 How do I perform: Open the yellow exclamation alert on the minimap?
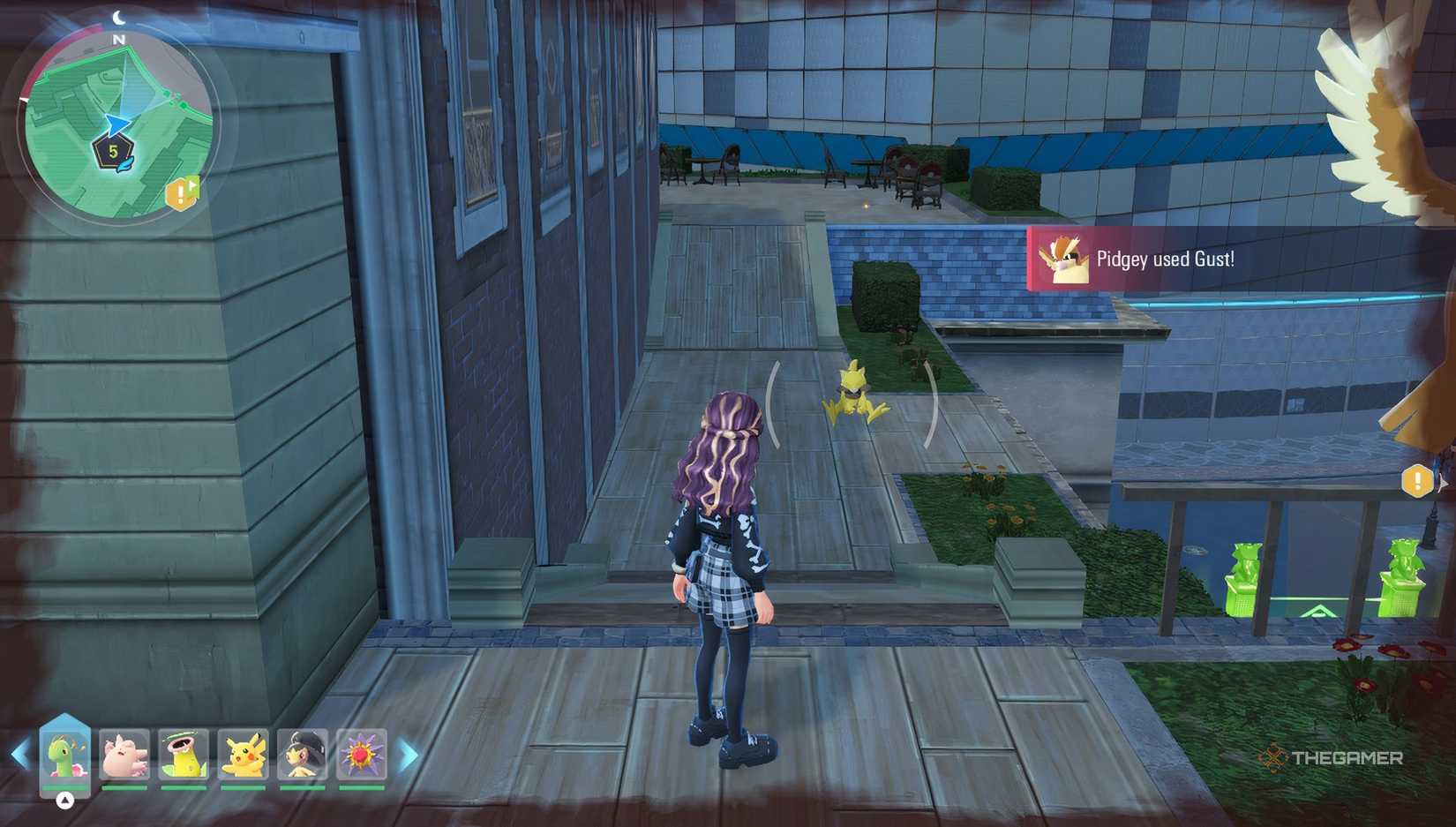click(x=182, y=192)
